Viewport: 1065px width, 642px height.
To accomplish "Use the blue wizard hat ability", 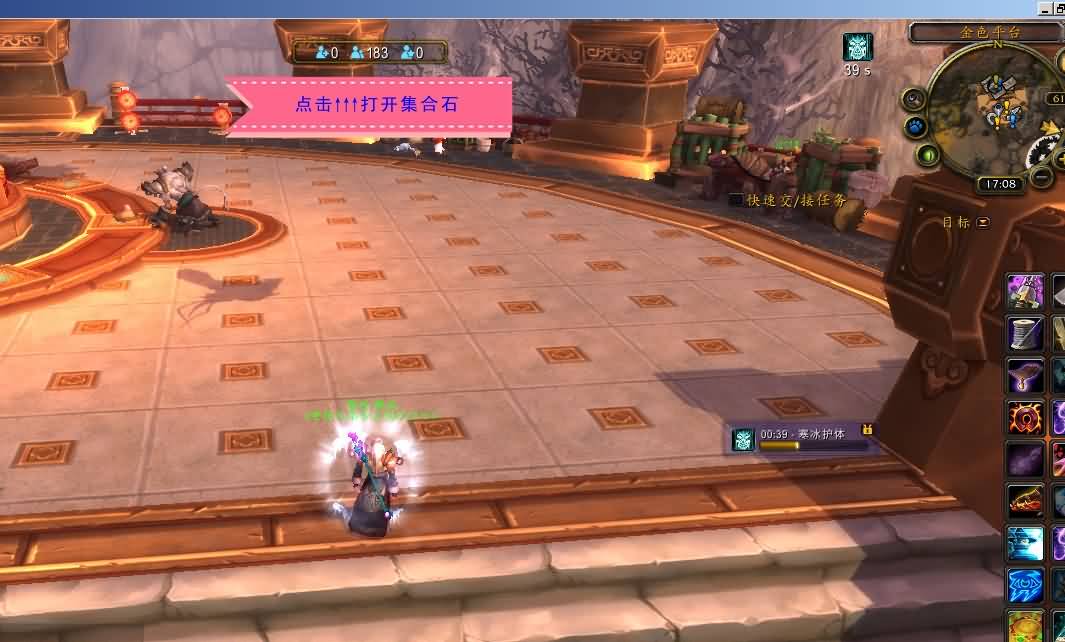I will click(x=1025, y=543).
